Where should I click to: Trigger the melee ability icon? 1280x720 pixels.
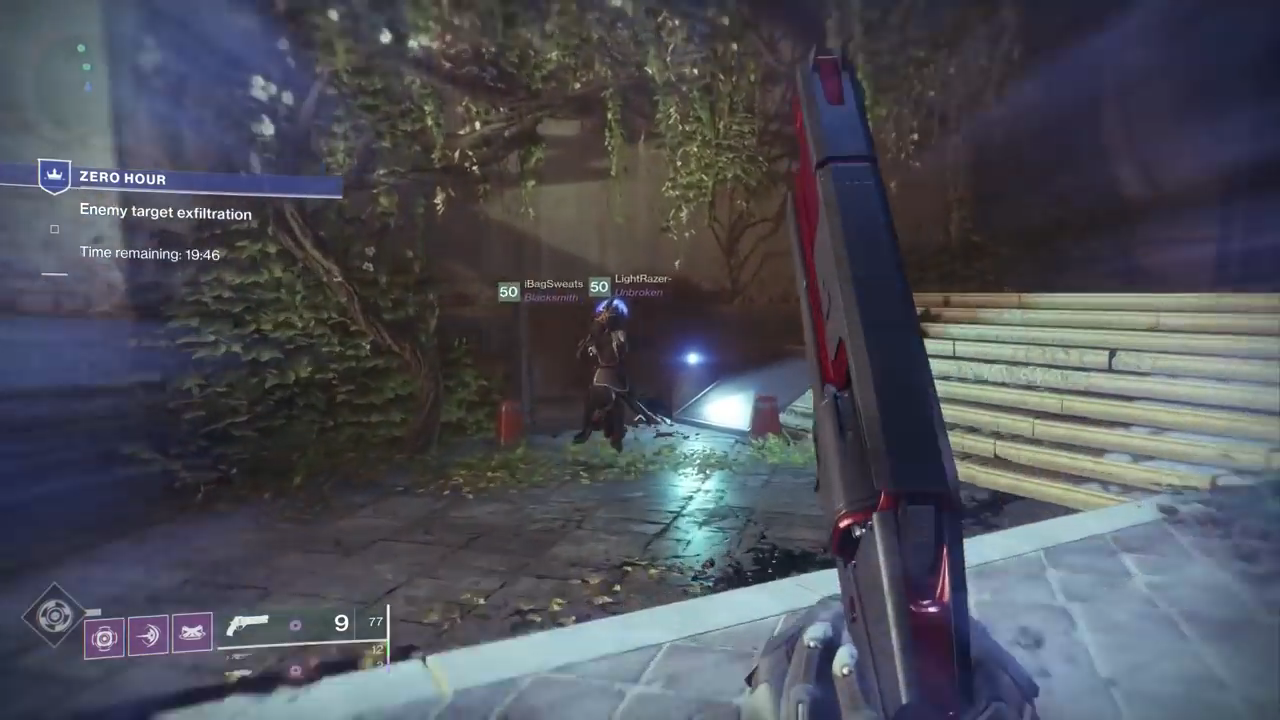coord(148,635)
